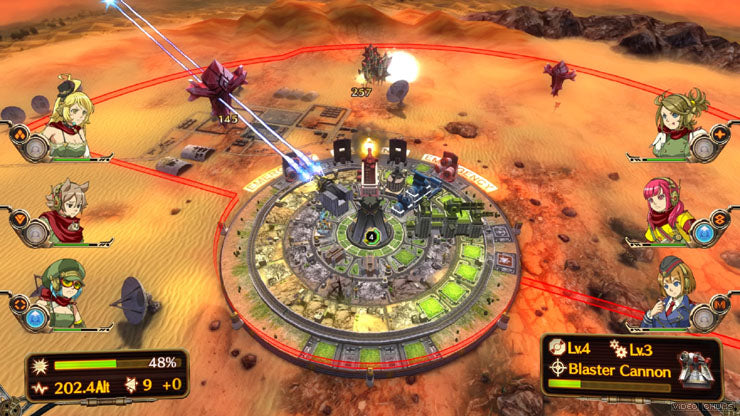Select the blonde crew member with black hat
Image resolution: width=740 pixels, height=416 pixels.
[70, 118]
